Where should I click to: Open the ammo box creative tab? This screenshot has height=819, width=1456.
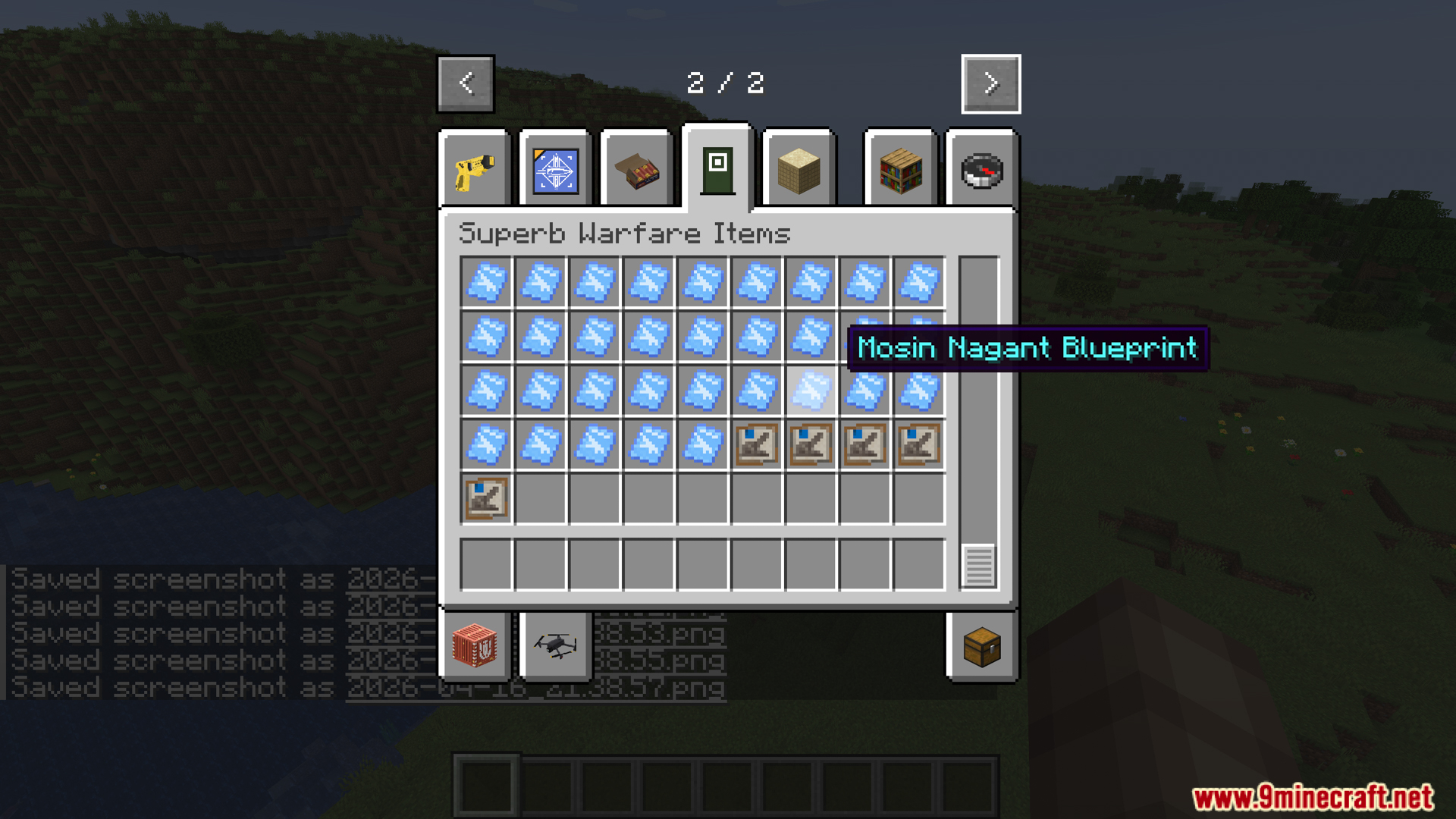[x=635, y=168]
